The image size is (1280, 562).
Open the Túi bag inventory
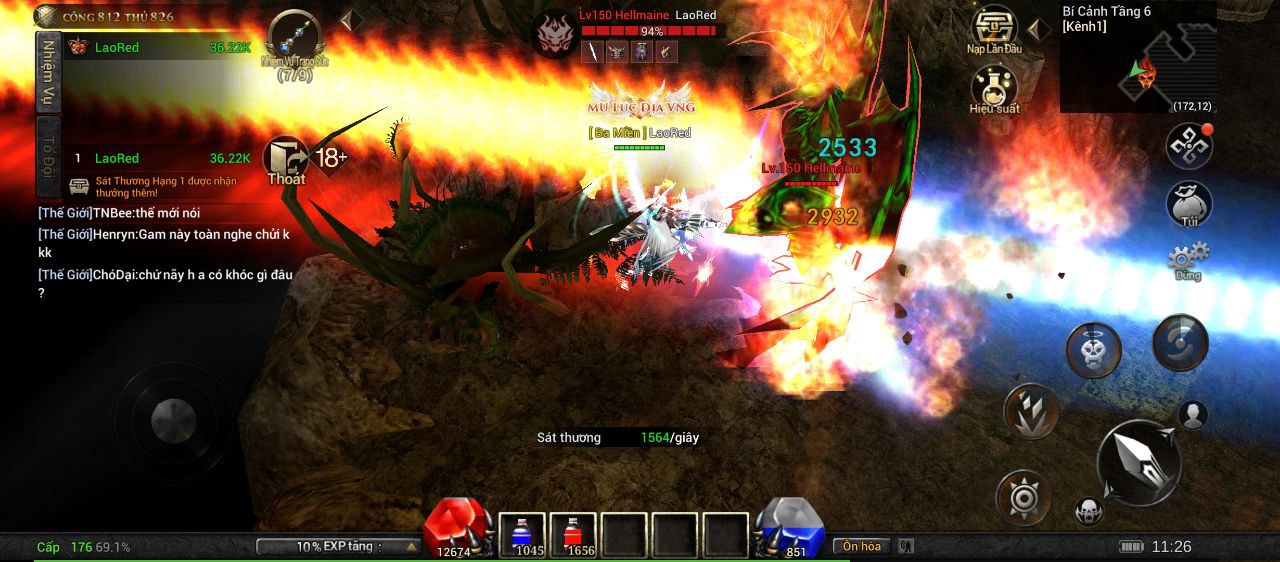(1189, 203)
